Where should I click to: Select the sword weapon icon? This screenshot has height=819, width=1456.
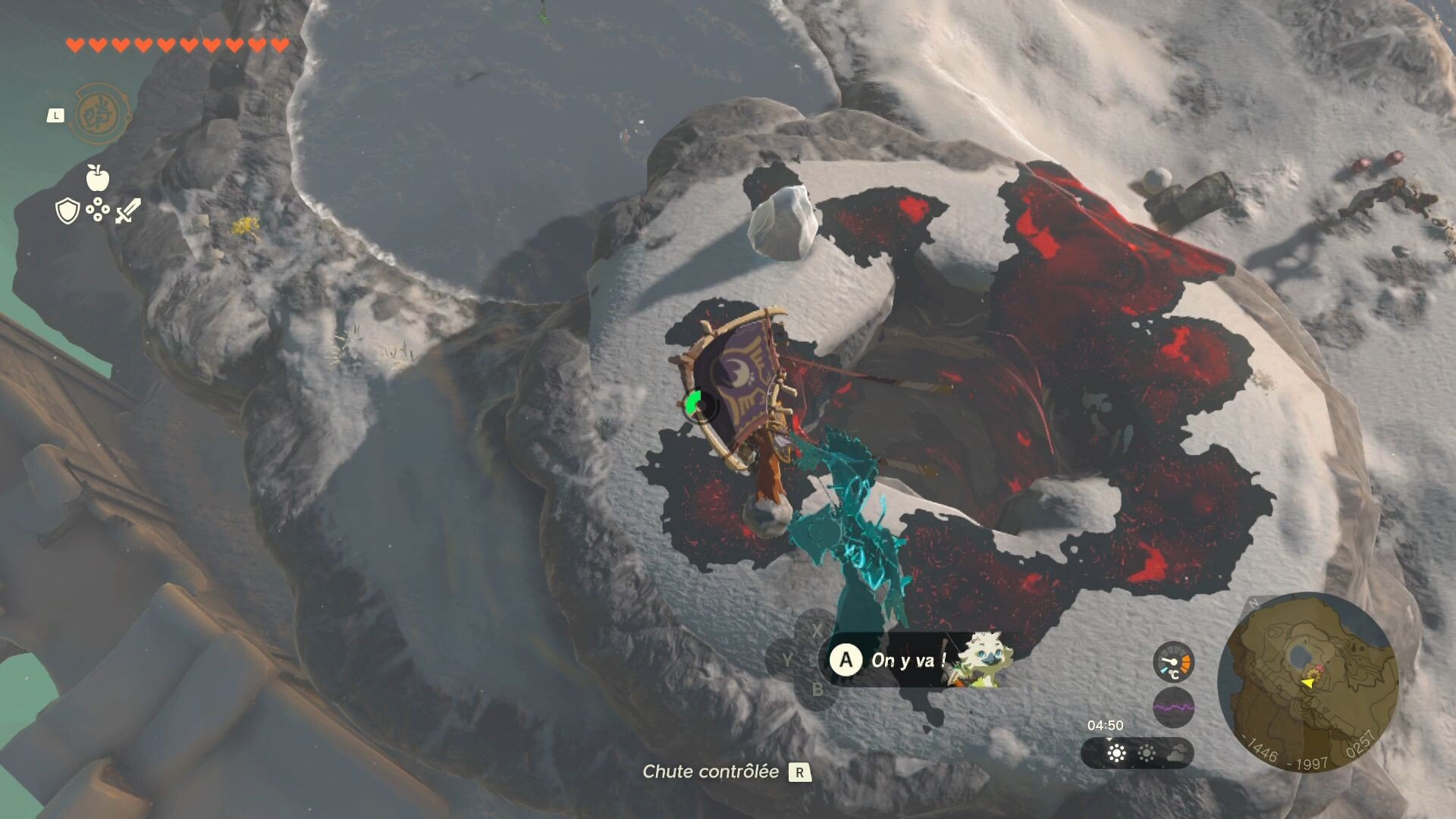click(127, 211)
